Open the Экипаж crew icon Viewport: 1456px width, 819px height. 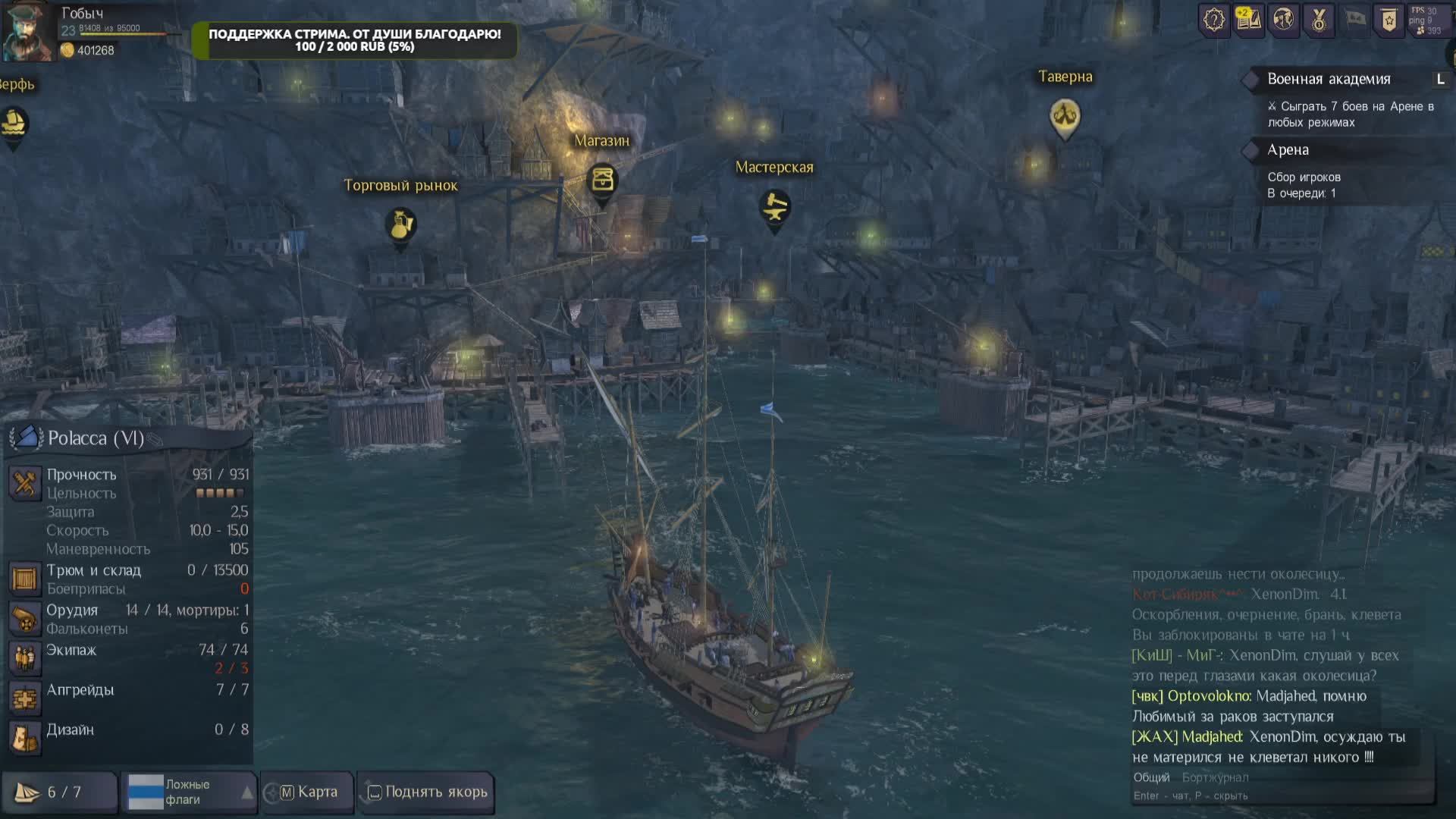pos(24,657)
